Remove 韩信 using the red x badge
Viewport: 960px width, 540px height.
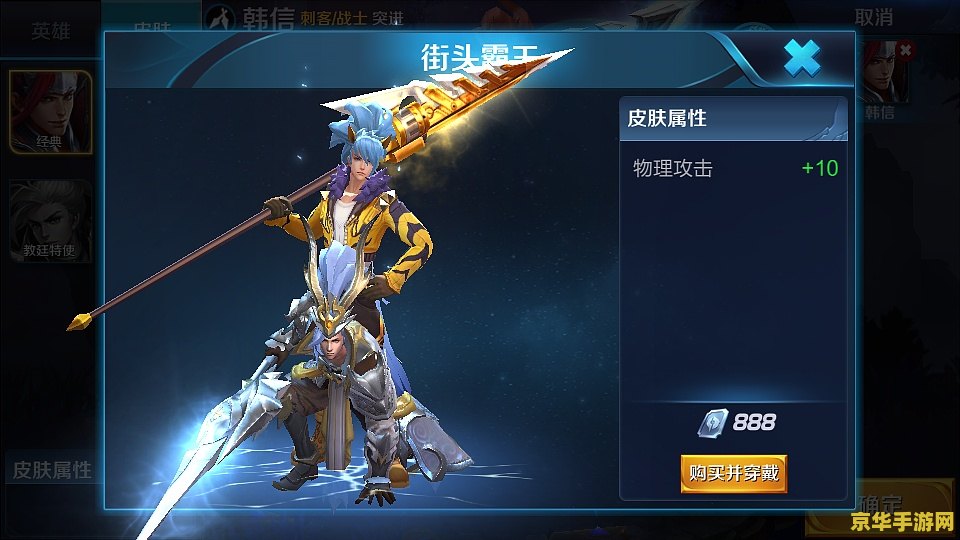(905, 49)
